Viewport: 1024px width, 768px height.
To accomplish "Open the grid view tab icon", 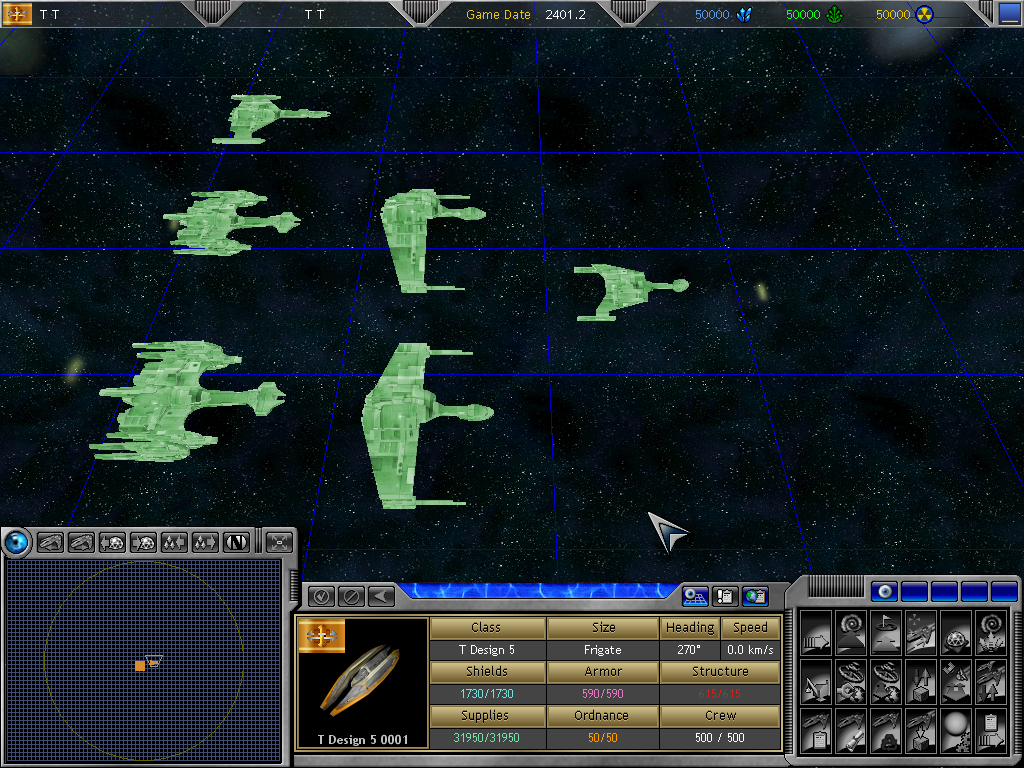I will 695,597.
